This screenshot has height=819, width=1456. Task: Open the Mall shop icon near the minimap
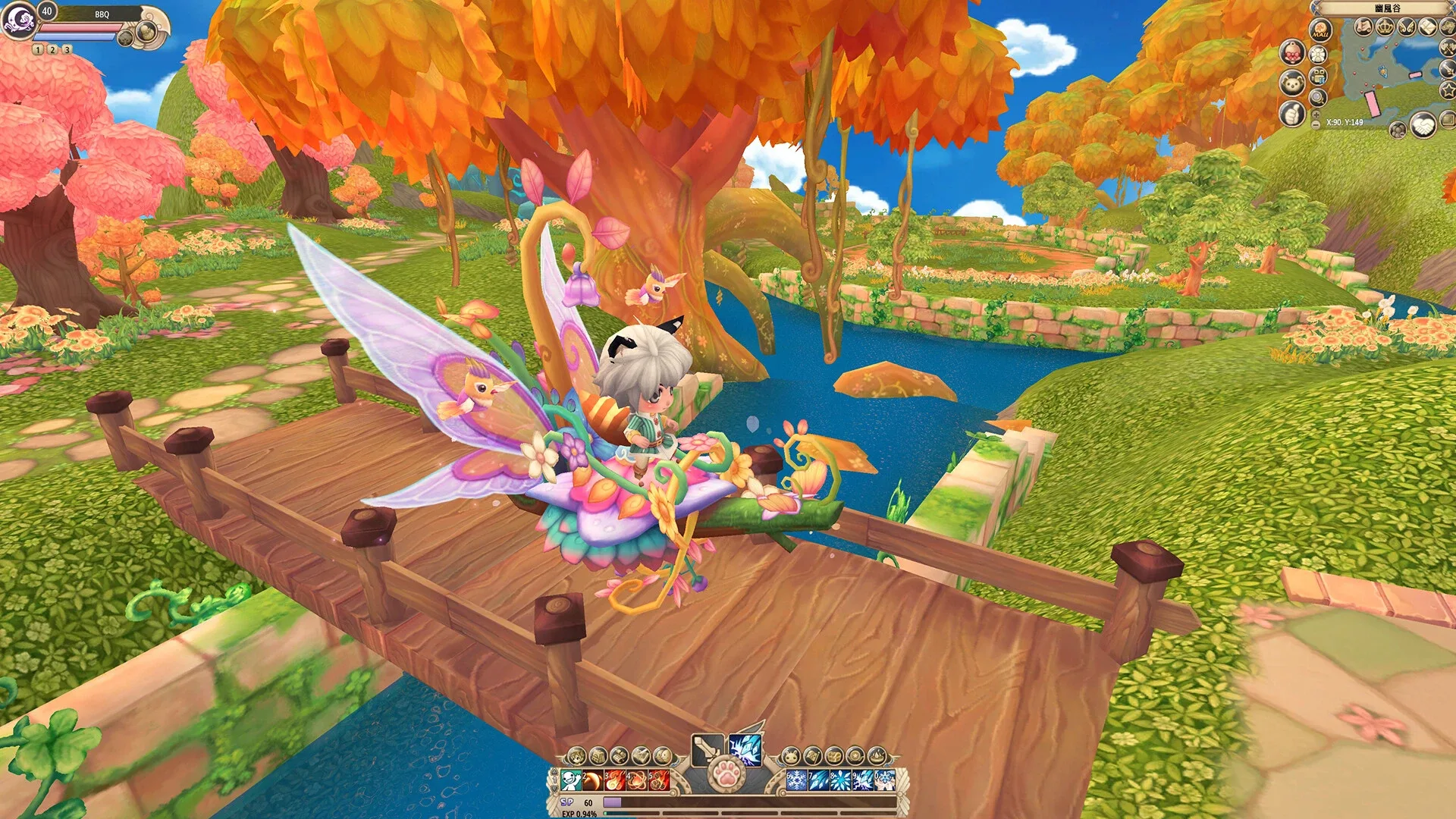(1321, 29)
